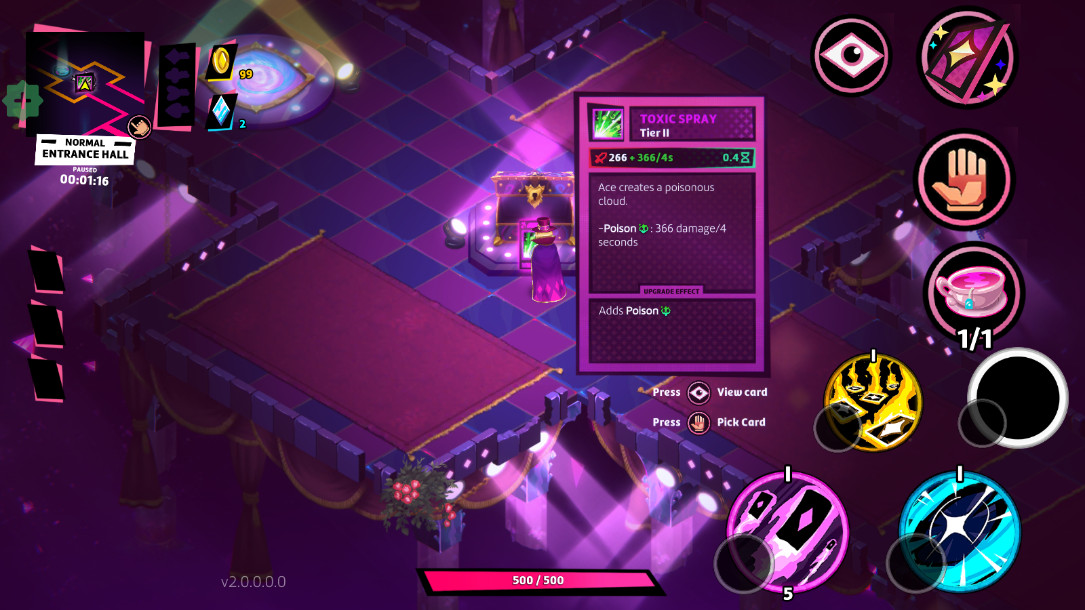Tap the empty black ability slot
1085x610 pixels.
pyautogui.click(x=1018, y=397)
